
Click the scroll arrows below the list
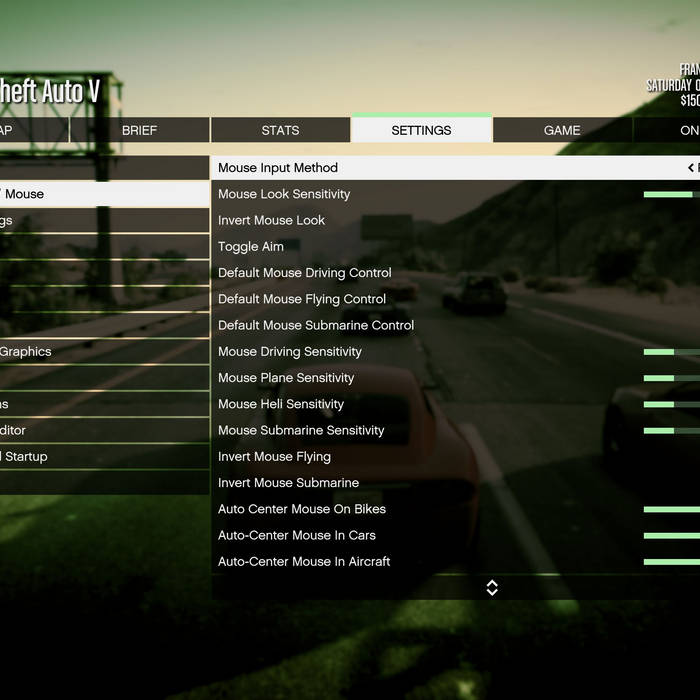[x=492, y=588]
